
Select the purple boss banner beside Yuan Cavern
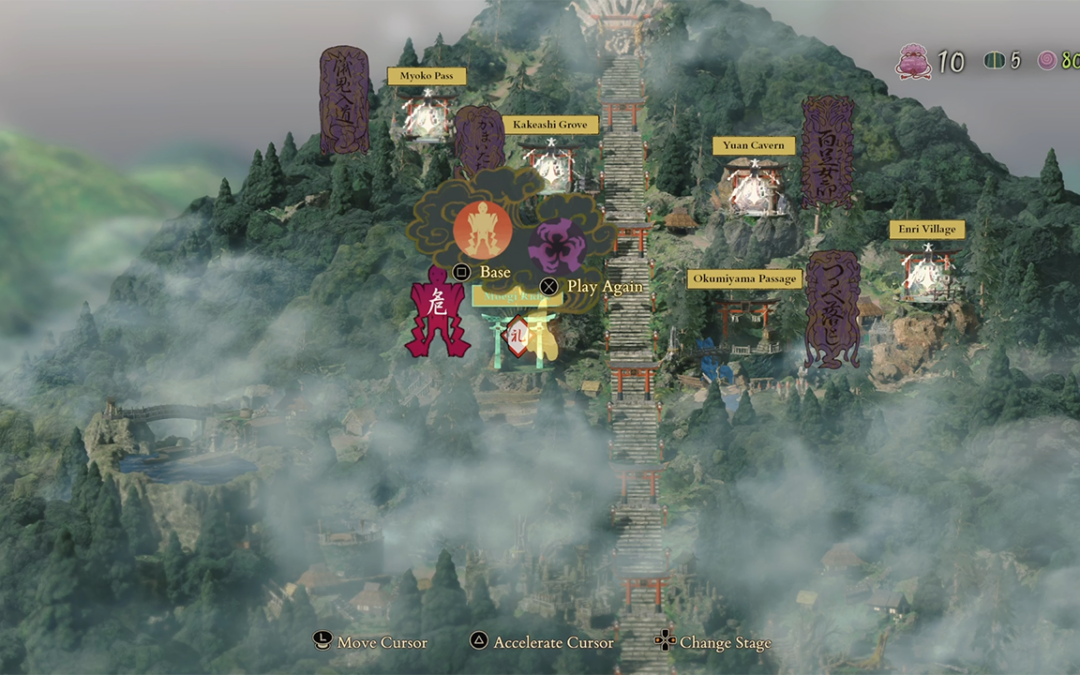pyautogui.click(x=828, y=152)
